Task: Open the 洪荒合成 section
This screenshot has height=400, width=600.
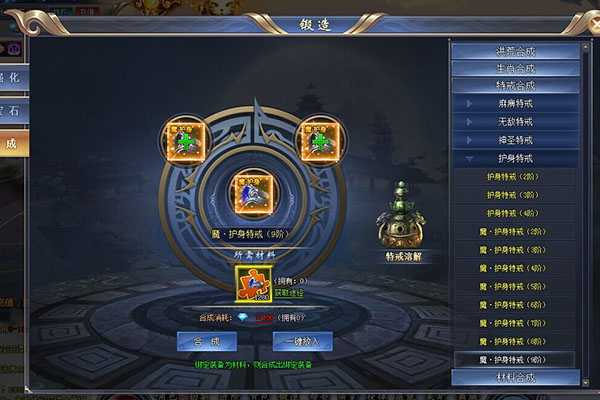Action: [x=515, y=51]
